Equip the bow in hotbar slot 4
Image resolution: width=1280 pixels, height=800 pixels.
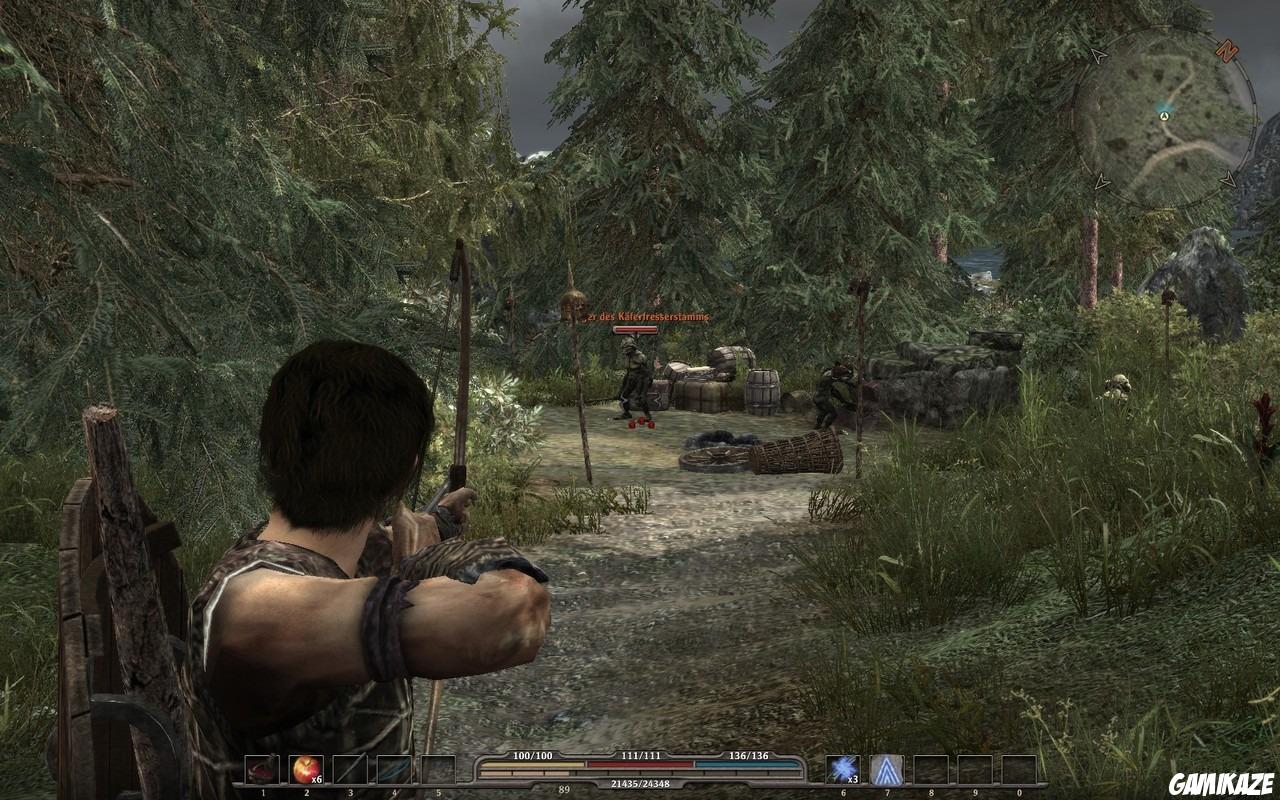393,769
